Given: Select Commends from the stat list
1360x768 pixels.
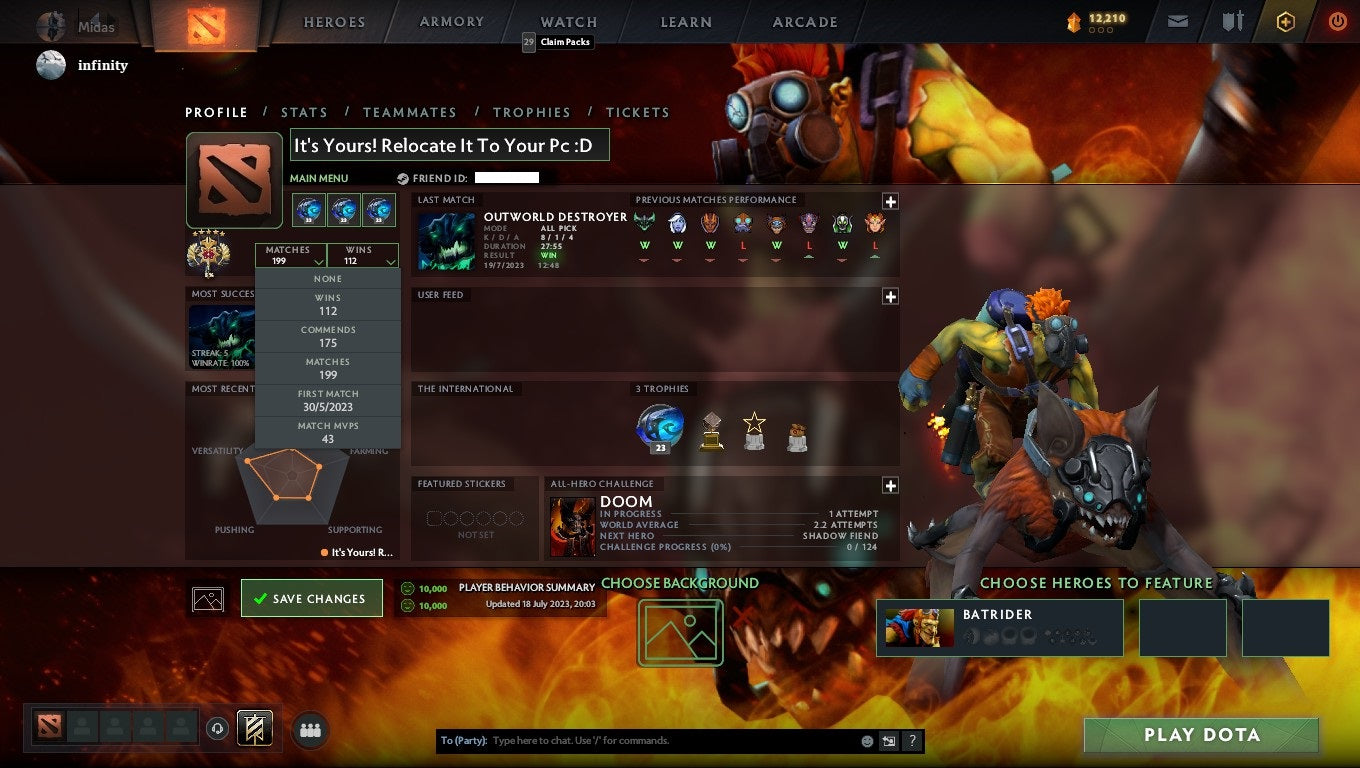Looking at the screenshot, I should tap(330, 335).
